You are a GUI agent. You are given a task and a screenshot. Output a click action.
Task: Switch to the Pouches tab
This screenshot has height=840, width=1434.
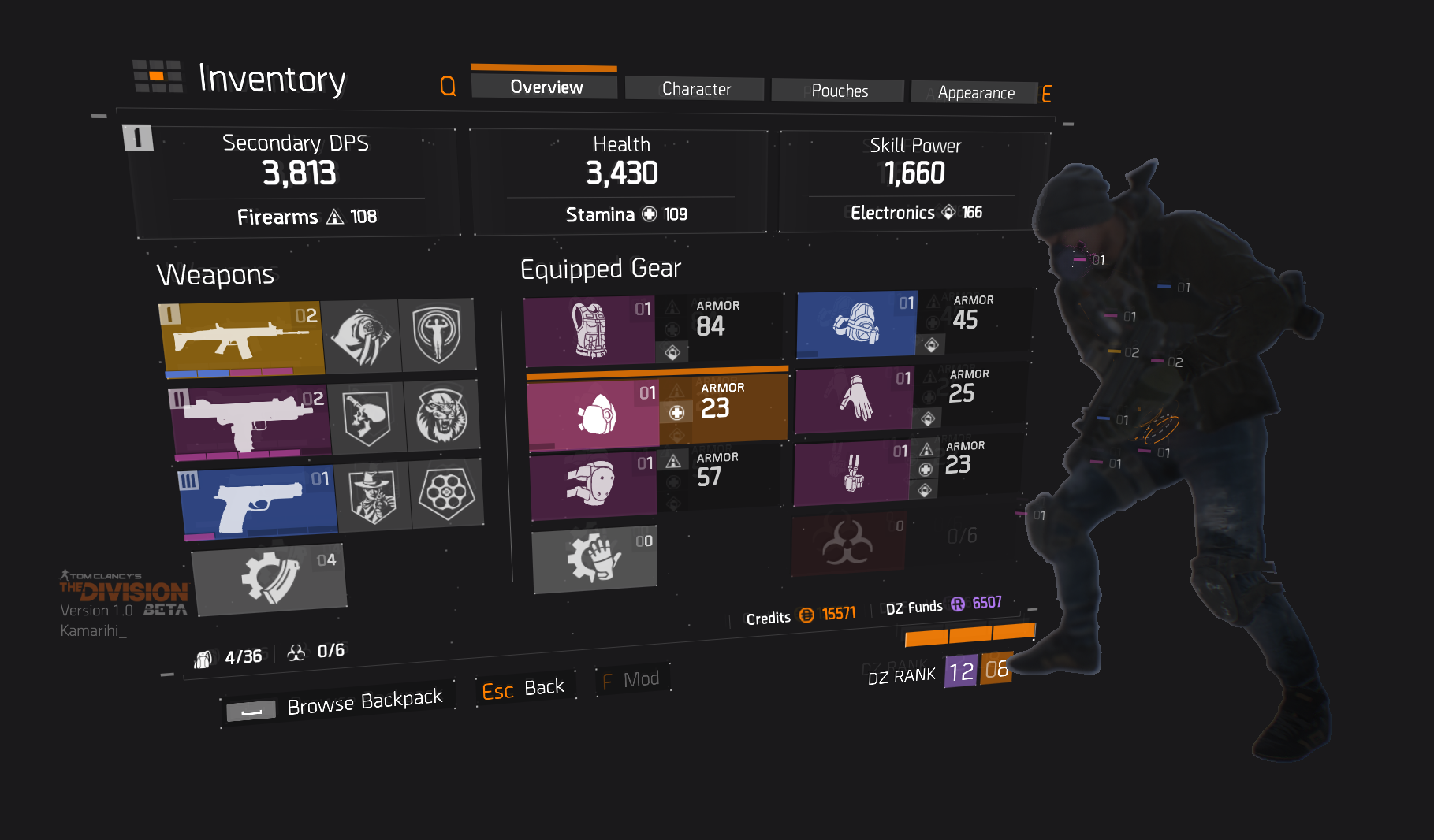(x=838, y=91)
